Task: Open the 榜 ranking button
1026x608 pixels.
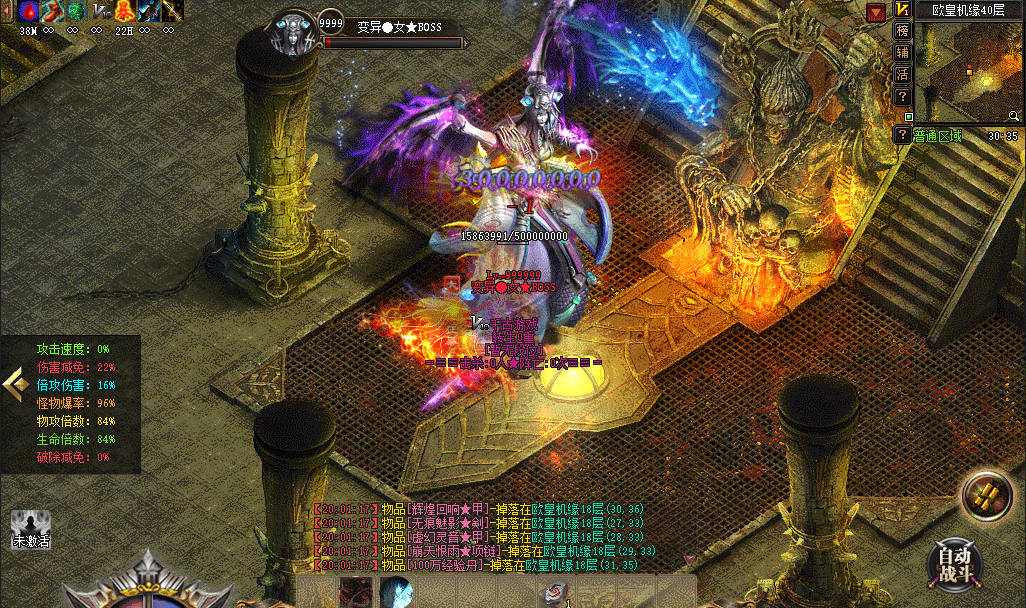Action: point(902,30)
